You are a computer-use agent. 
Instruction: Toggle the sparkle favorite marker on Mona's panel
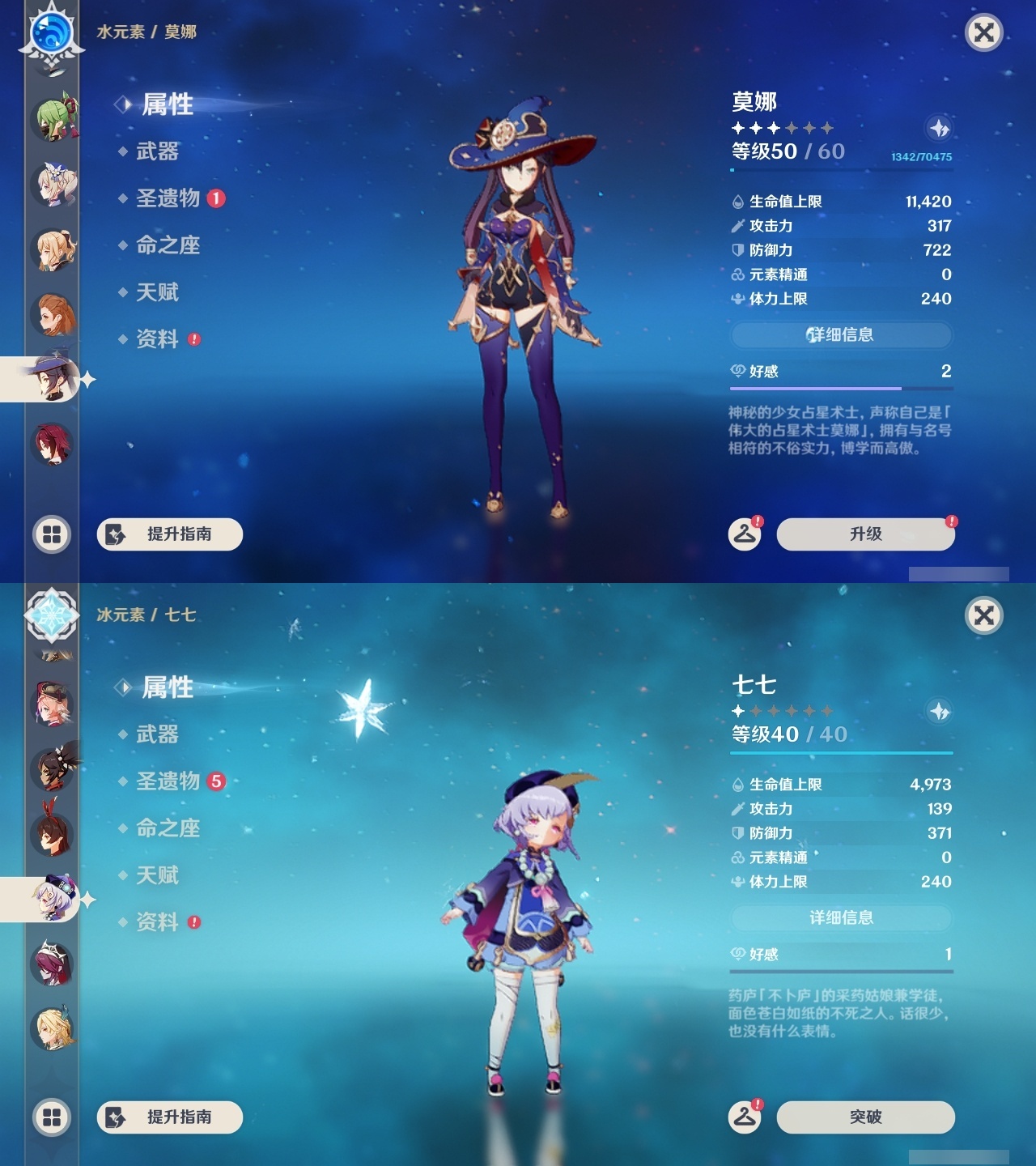pyautogui.click(x=939, y=127)
